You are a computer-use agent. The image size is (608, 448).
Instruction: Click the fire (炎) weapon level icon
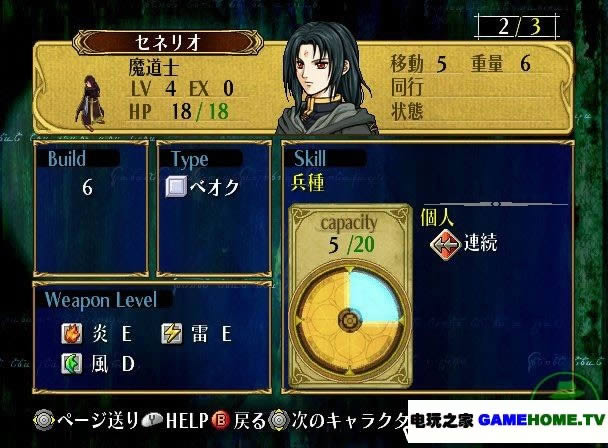click(x=71, y=331)
